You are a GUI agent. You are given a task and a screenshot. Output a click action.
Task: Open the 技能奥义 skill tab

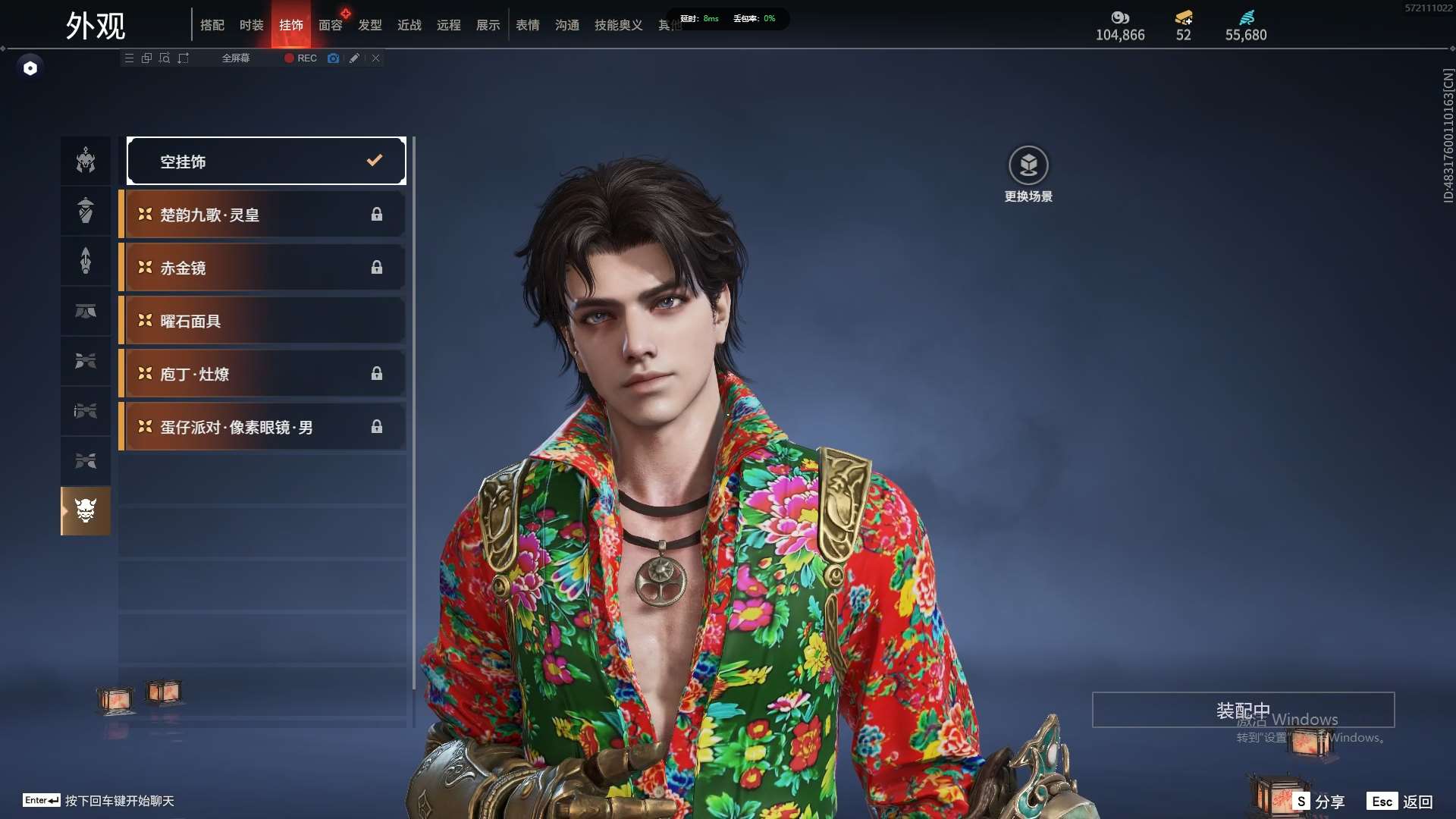point(618,25)
